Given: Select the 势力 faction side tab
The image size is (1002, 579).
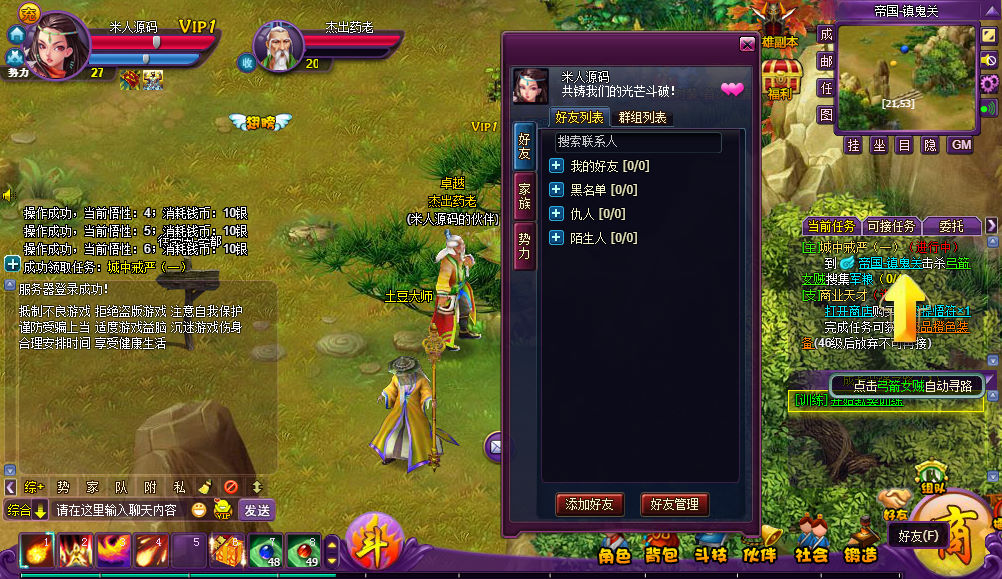Looking at the screenshot, I should [x=525, y=245].
